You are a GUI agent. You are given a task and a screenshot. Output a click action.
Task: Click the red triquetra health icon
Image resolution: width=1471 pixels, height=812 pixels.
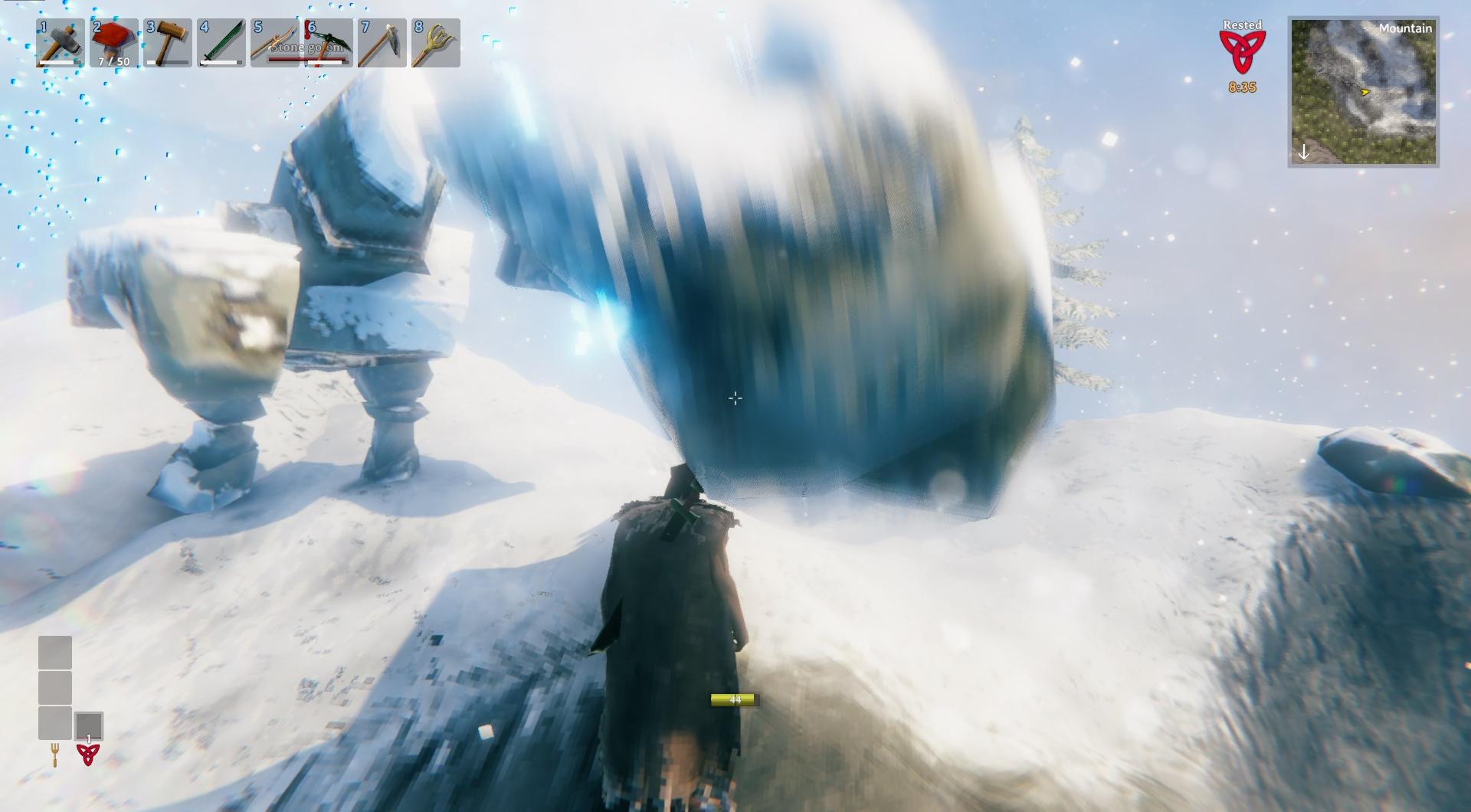coord(88,755)
